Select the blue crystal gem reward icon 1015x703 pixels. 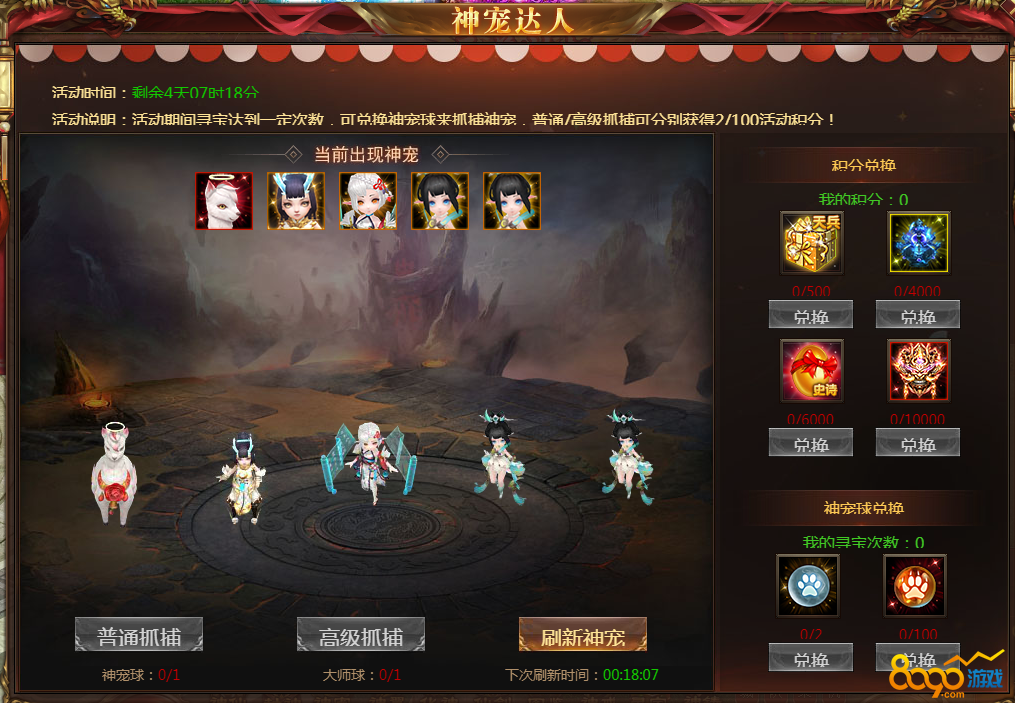click(x=918, y=243)
